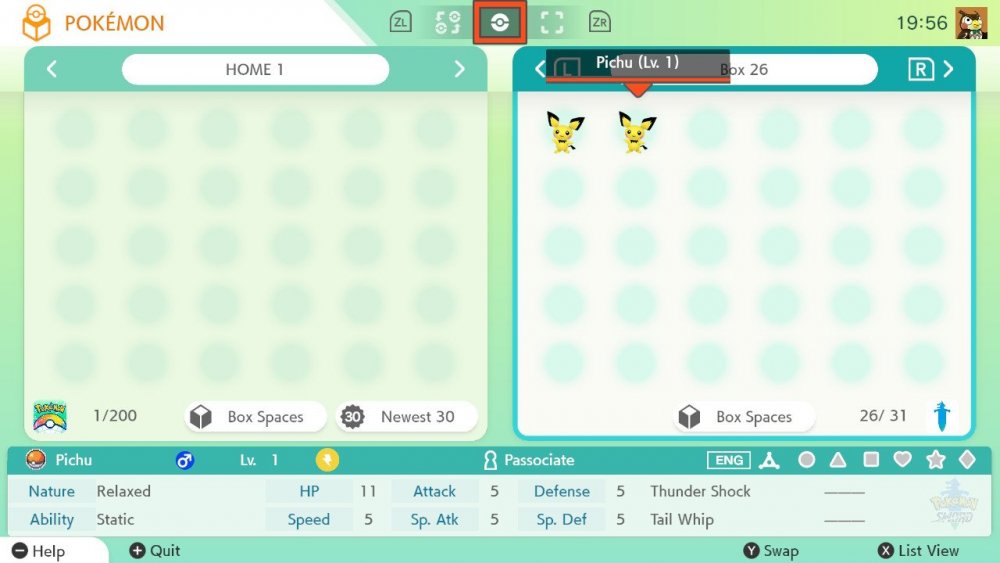Show the Newest 30 Pokémon

click(406, 417)
